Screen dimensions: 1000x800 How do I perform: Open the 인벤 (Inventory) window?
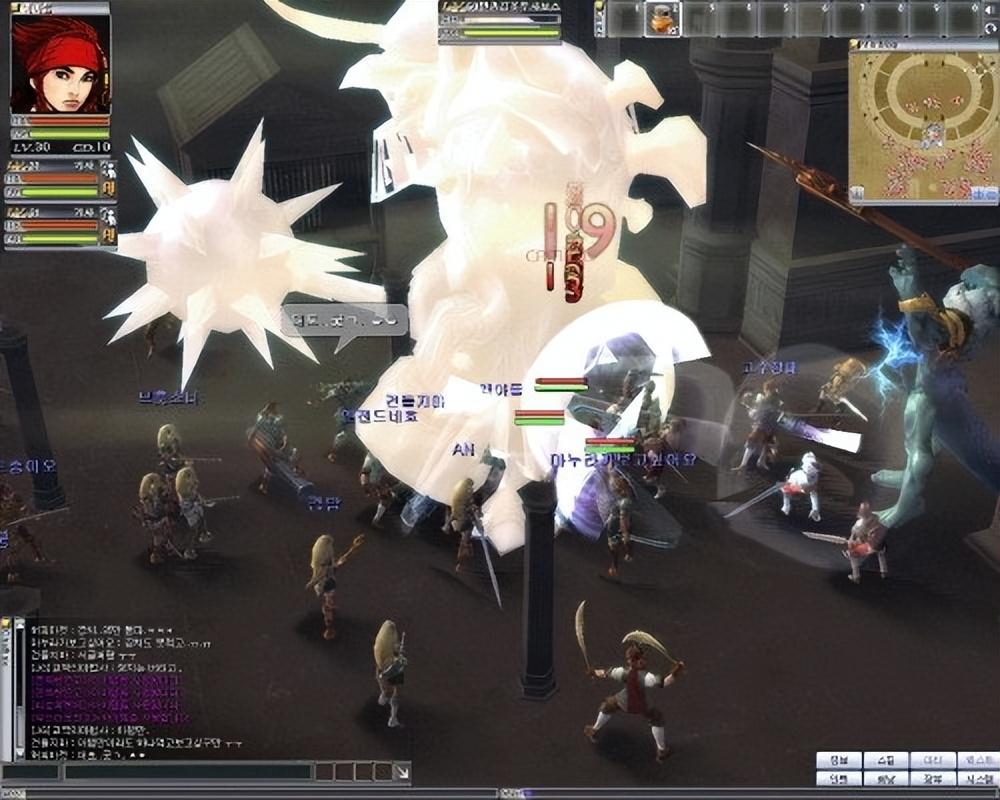click(838, 778)
